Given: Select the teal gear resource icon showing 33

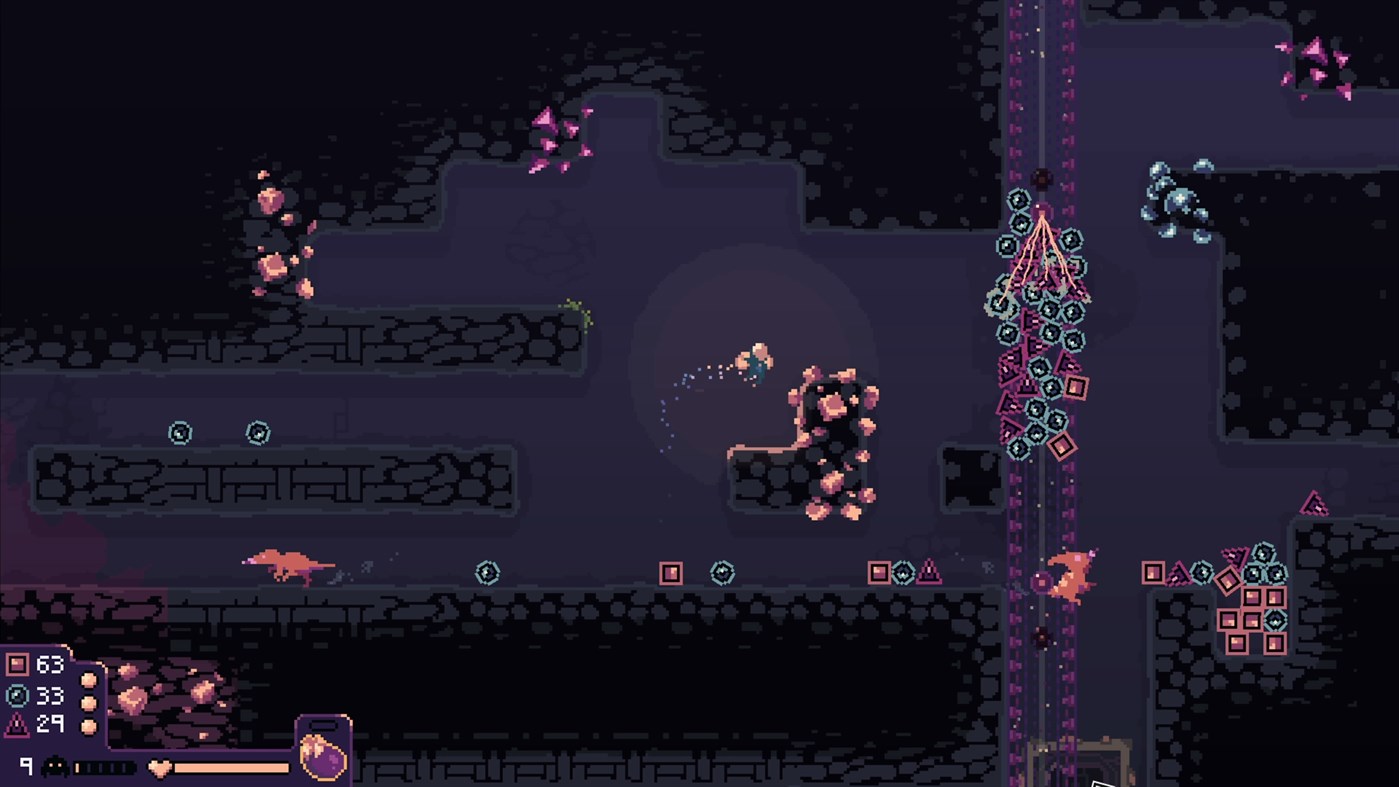Looking at the screenshot, I should (x=15, y=697).
